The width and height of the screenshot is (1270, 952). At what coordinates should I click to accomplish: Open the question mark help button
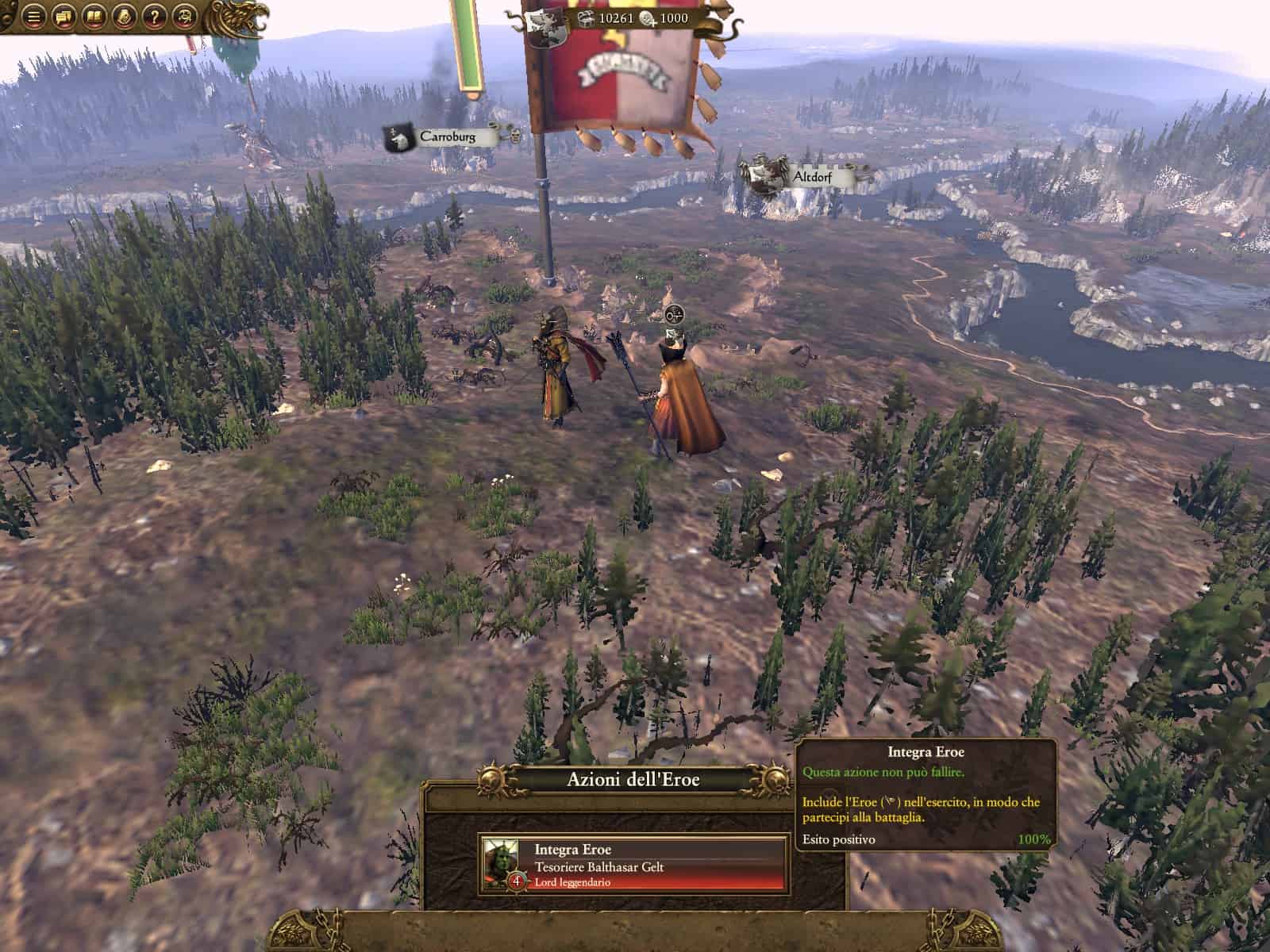tap(154, 17)
